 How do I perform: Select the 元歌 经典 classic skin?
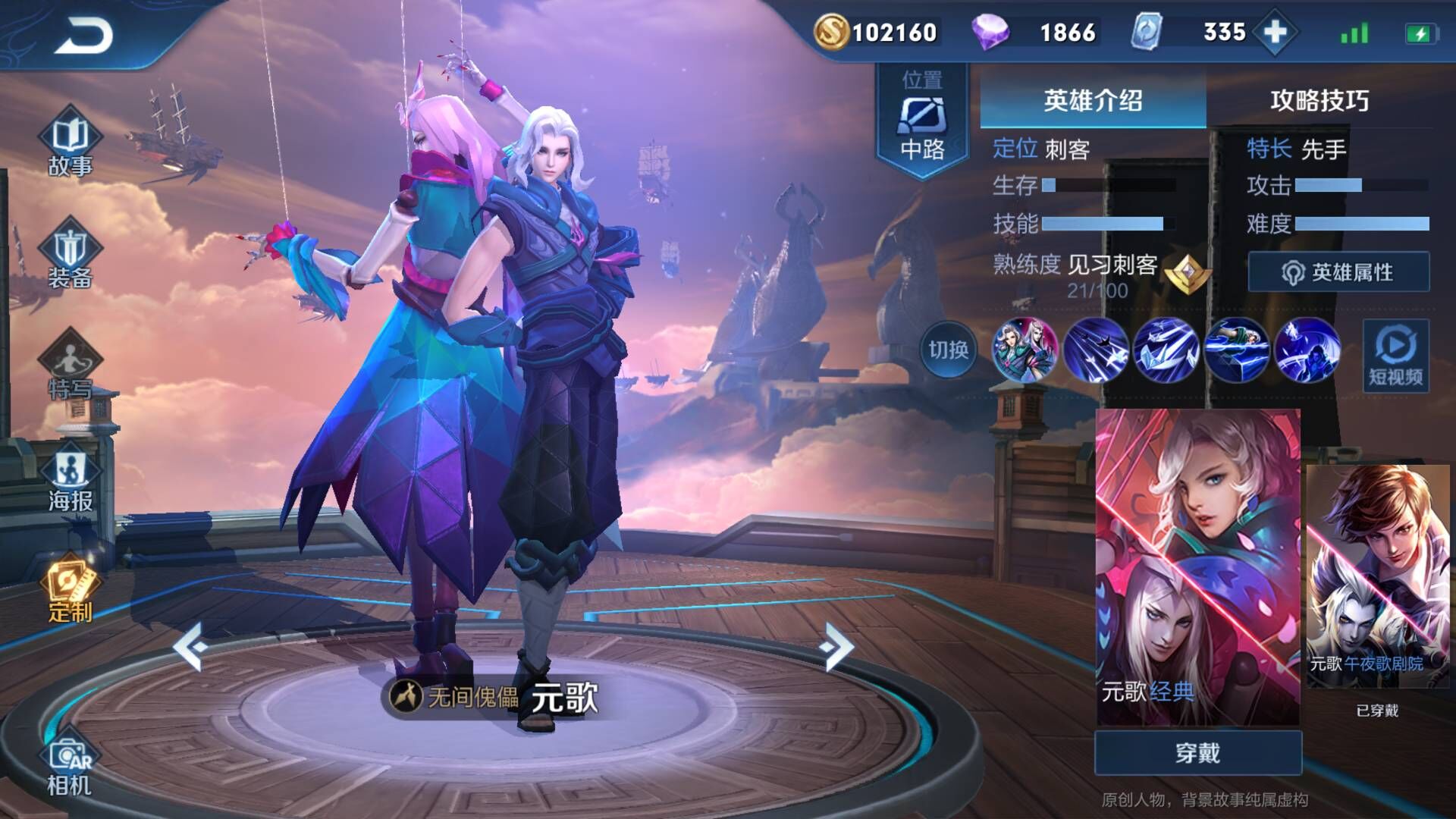(1197, 565)
